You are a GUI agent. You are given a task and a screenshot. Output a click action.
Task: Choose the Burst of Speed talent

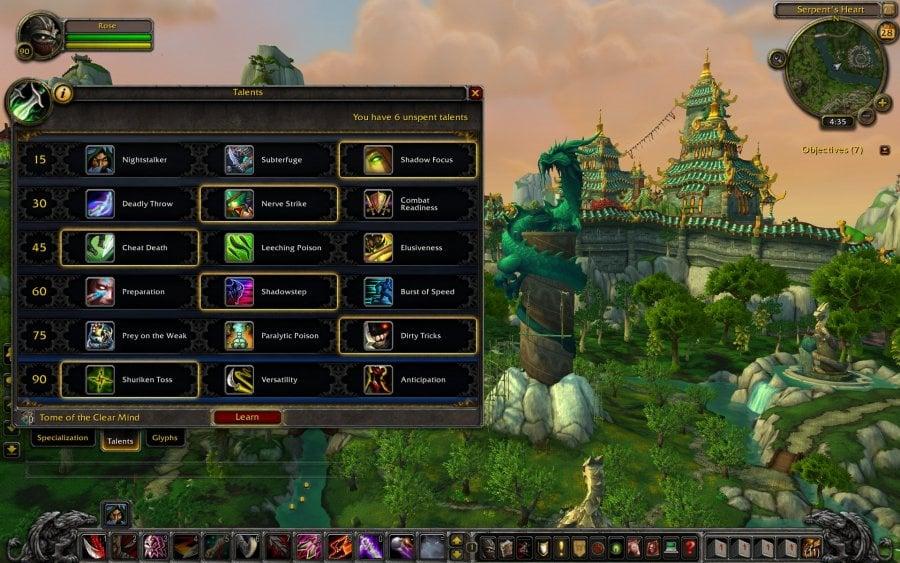pos(408,292)
